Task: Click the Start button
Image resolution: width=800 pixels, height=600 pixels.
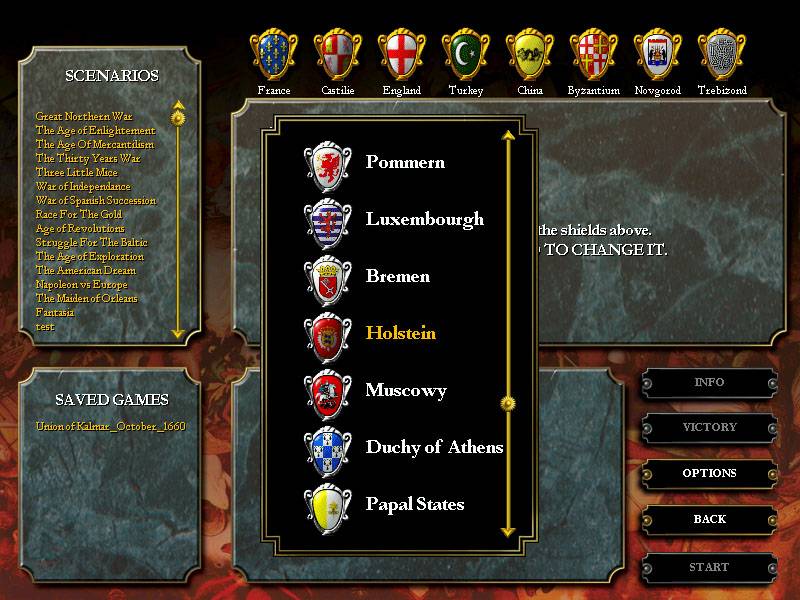Action: [x=709, y=567]
